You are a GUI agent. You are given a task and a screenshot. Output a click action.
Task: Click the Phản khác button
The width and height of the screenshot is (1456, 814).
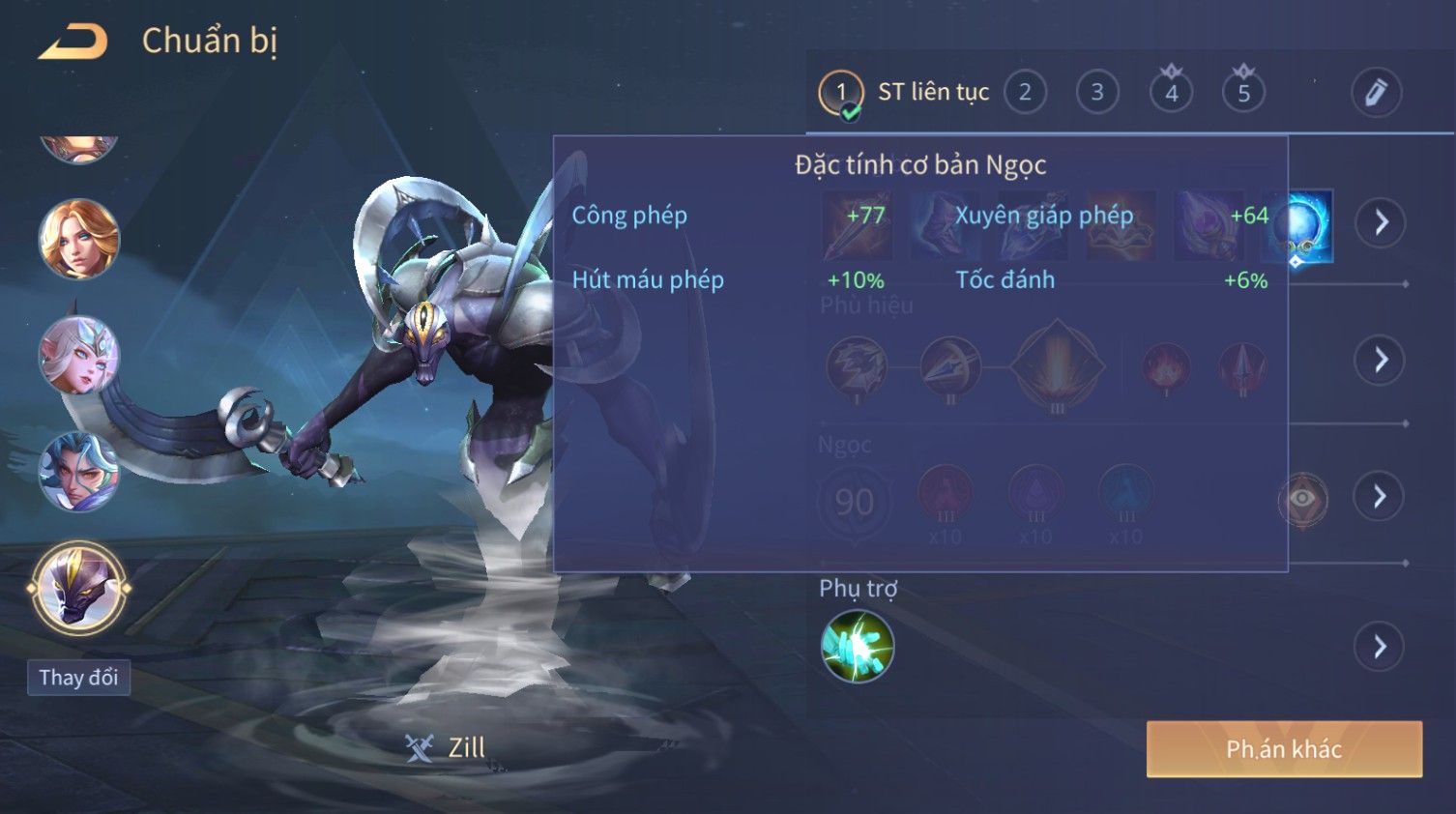click(x=1284, y=749)
